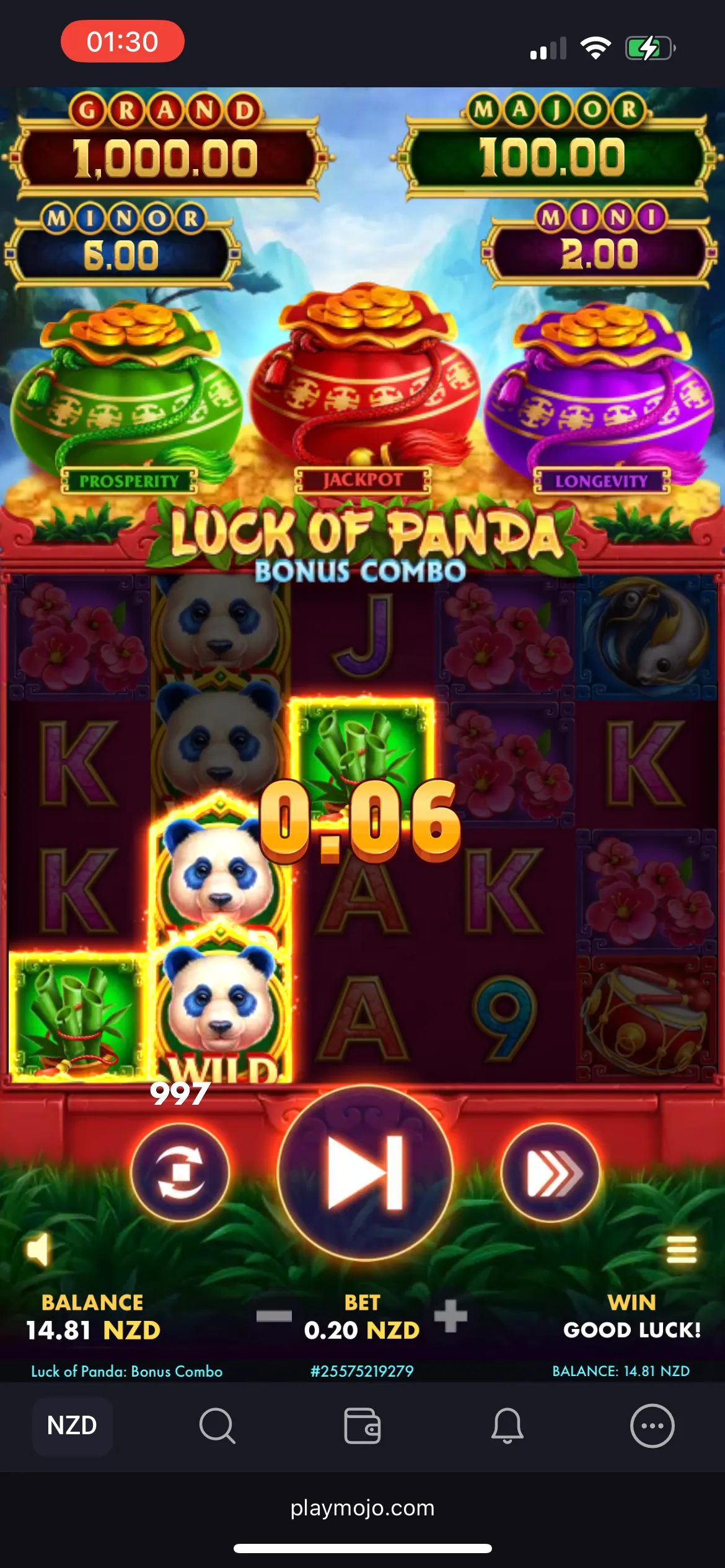Toggle the autoplay circular arrows button
The width and height of the screenshot is (725, 1568).
point(180,1172)
